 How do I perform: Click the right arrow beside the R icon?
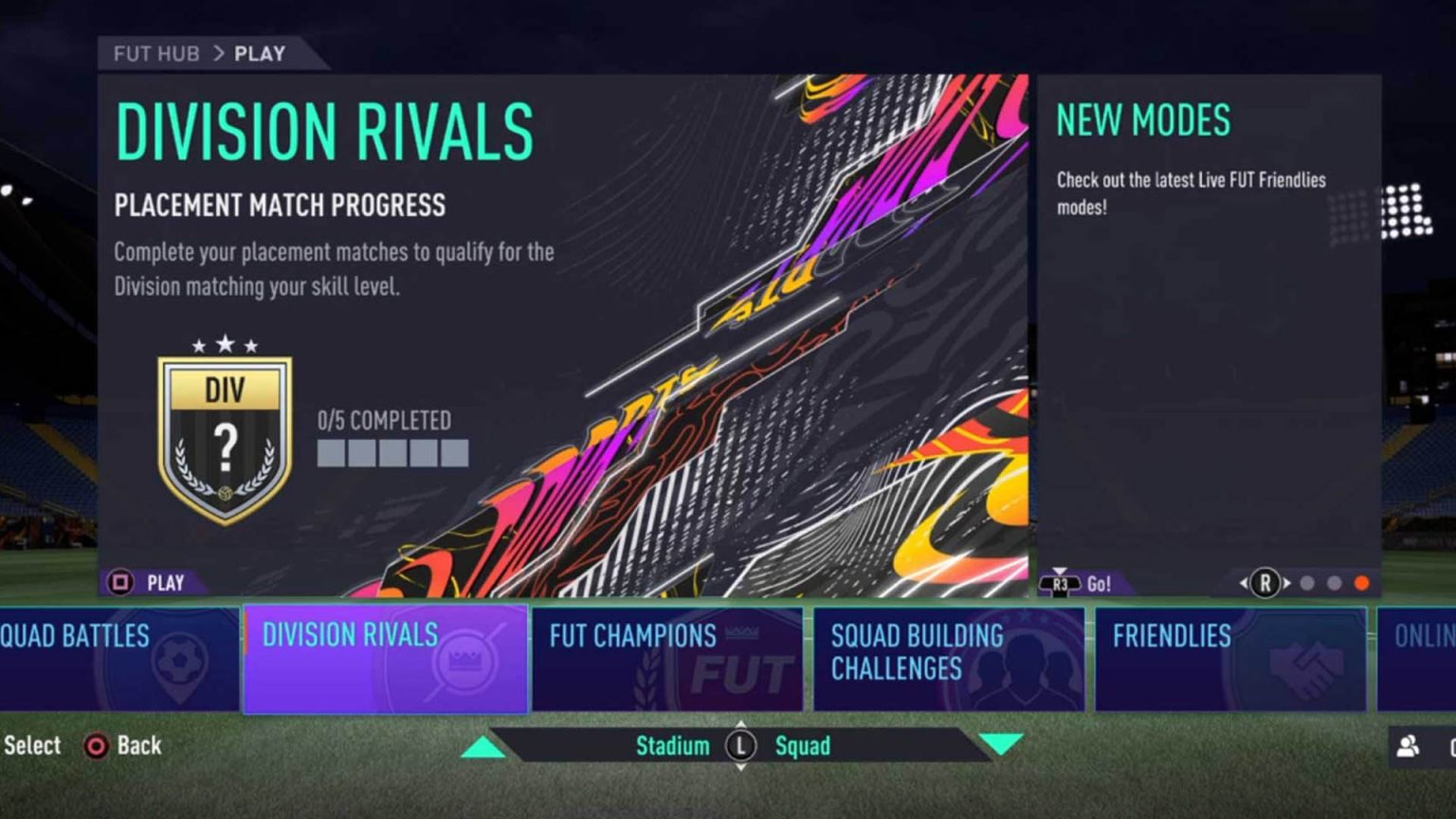(1285, 582)
